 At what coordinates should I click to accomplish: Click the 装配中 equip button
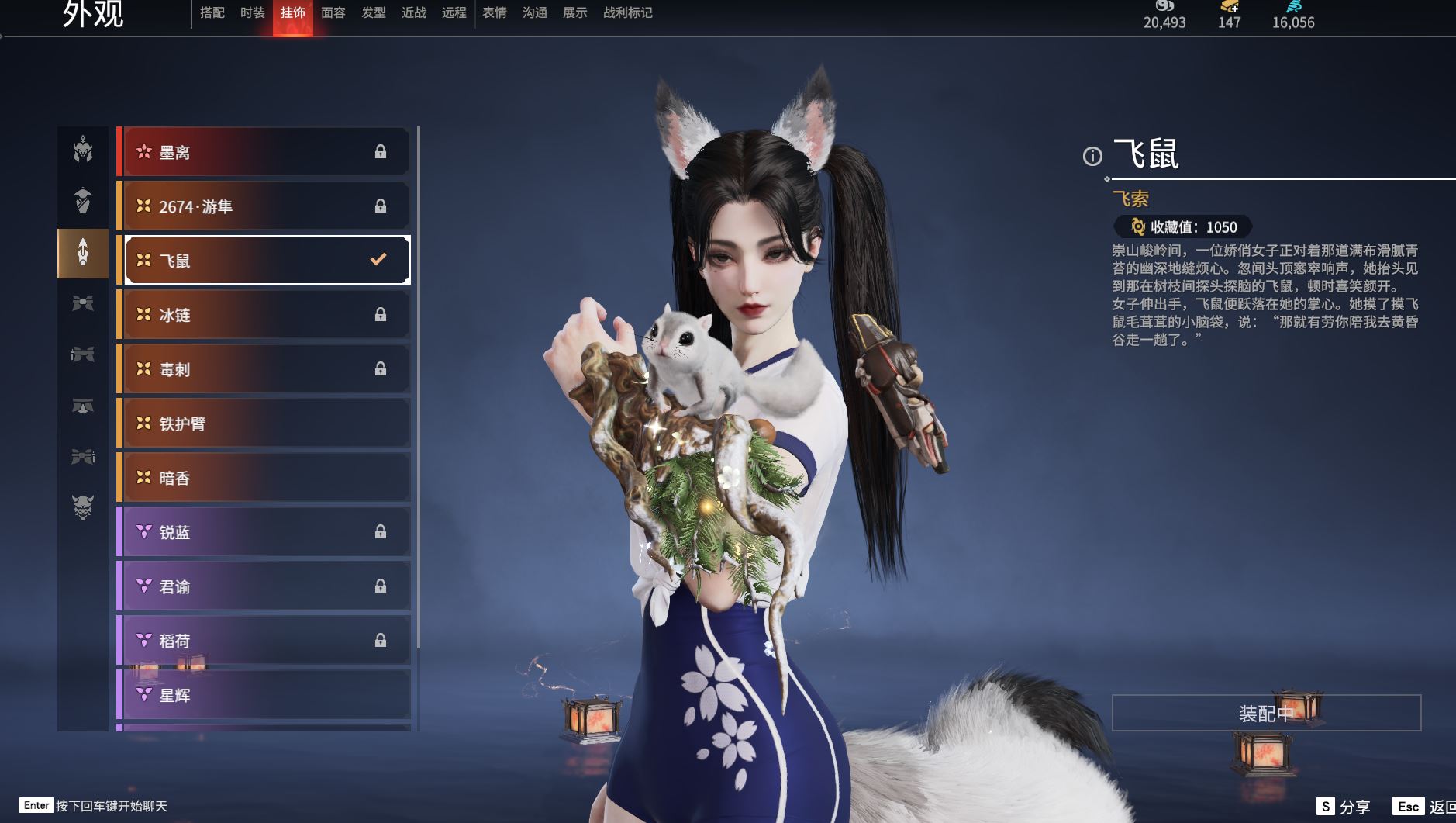(1265, 713)
